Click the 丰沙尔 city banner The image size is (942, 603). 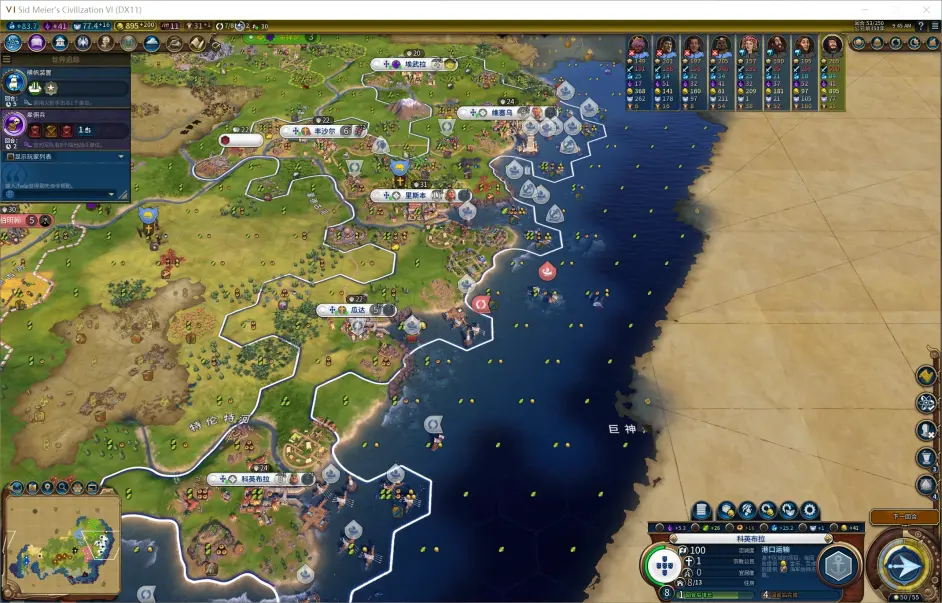pos(322,131)
